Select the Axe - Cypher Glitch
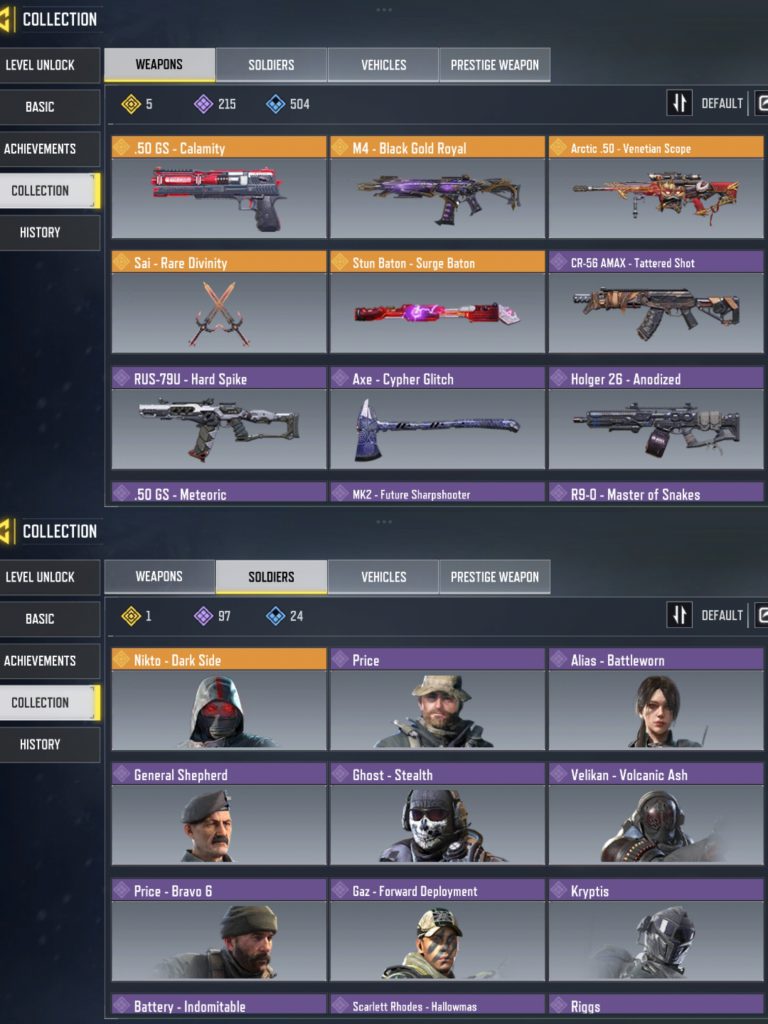The width and height of the screenshot is (768, 1024). pos(437,418)
